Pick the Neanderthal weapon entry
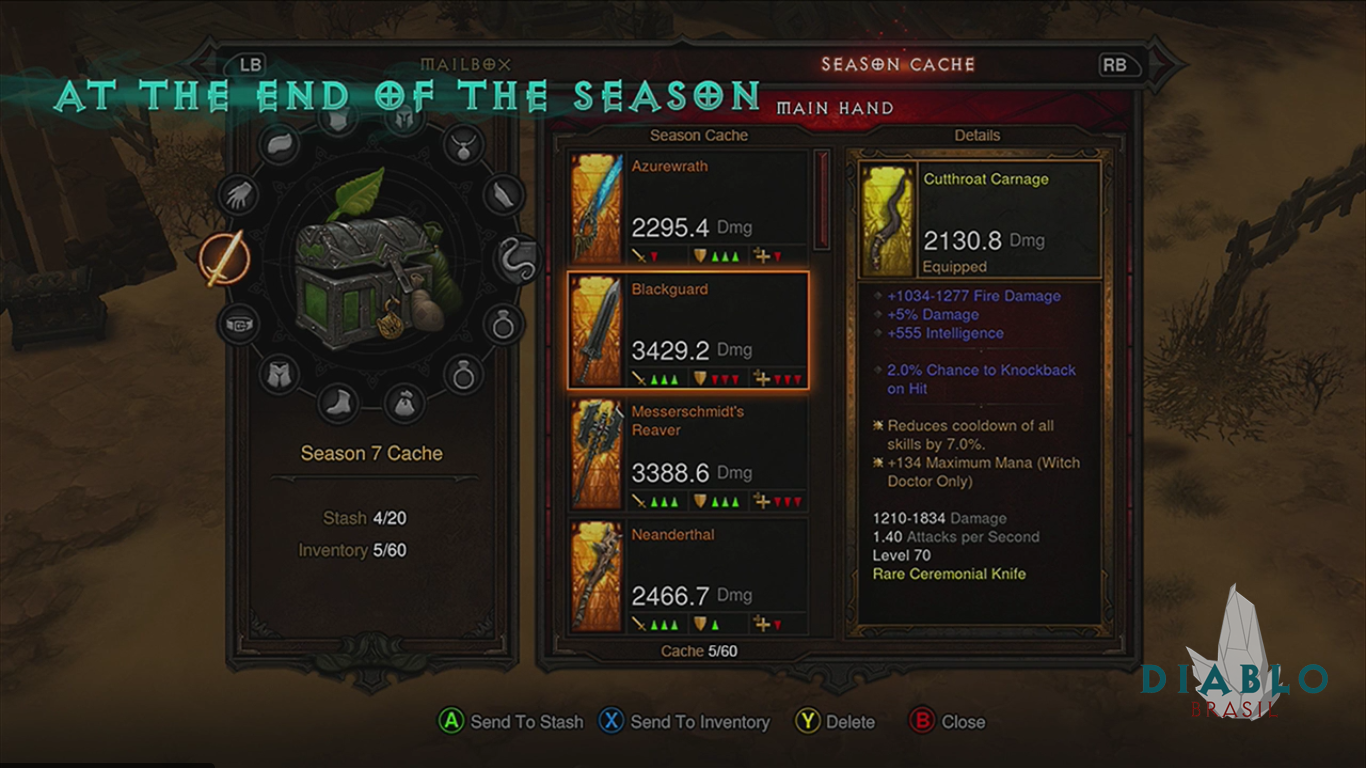The image size is (1366, 768). pyautogui.click(x=687, y=576)
